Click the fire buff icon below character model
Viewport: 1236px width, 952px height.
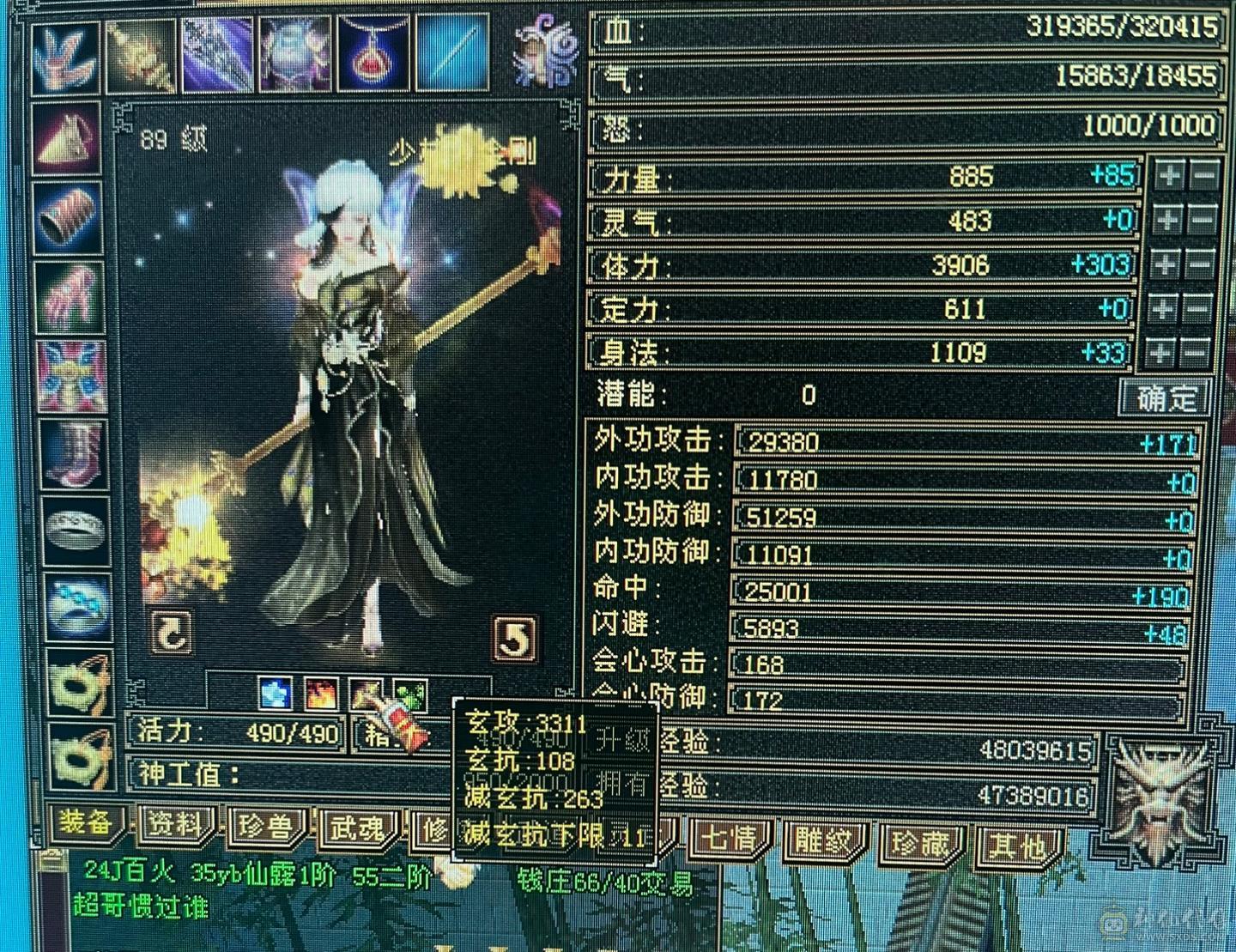click(x=319, y=695)
